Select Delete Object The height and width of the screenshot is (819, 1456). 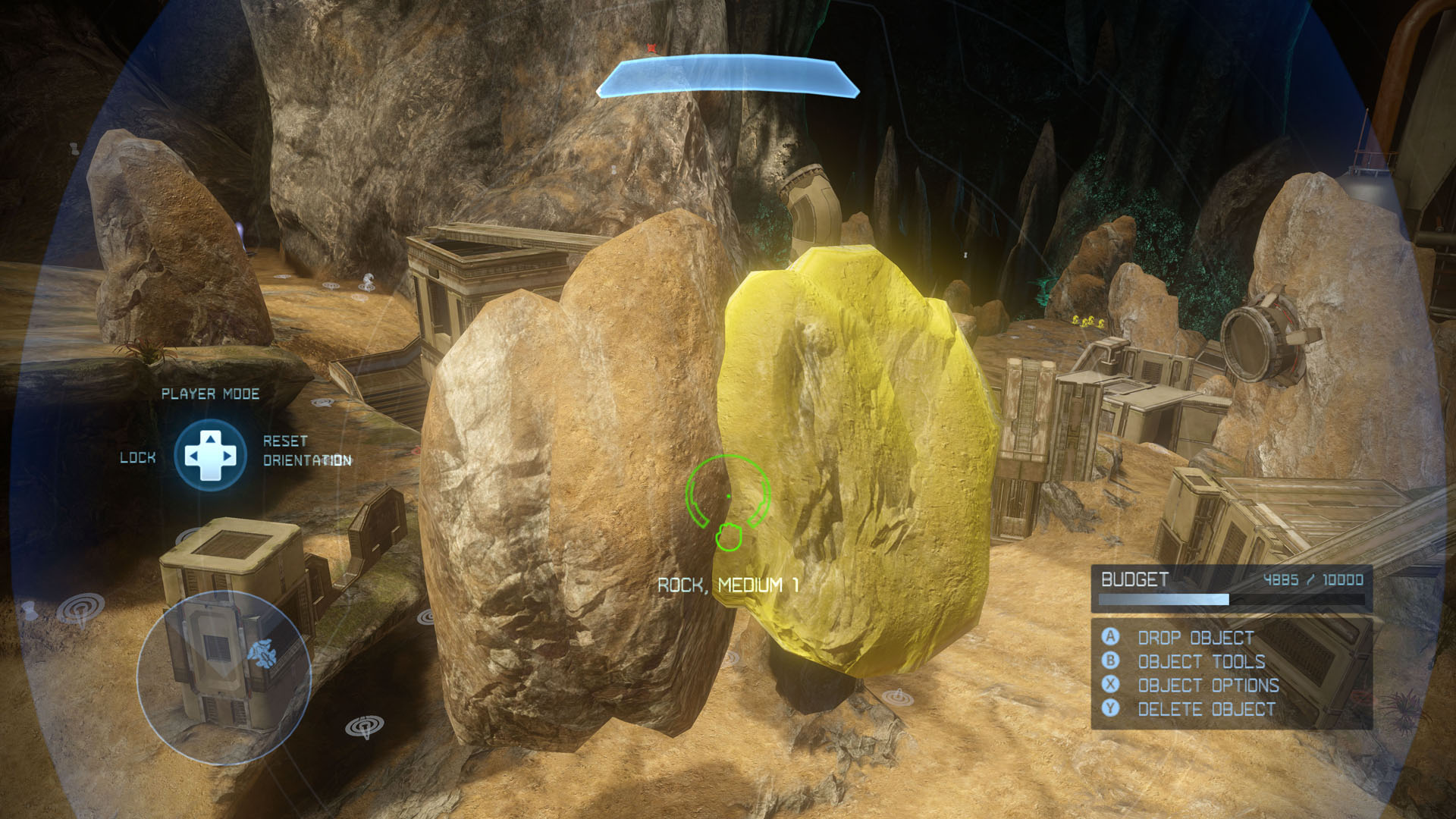(1206, 709)
